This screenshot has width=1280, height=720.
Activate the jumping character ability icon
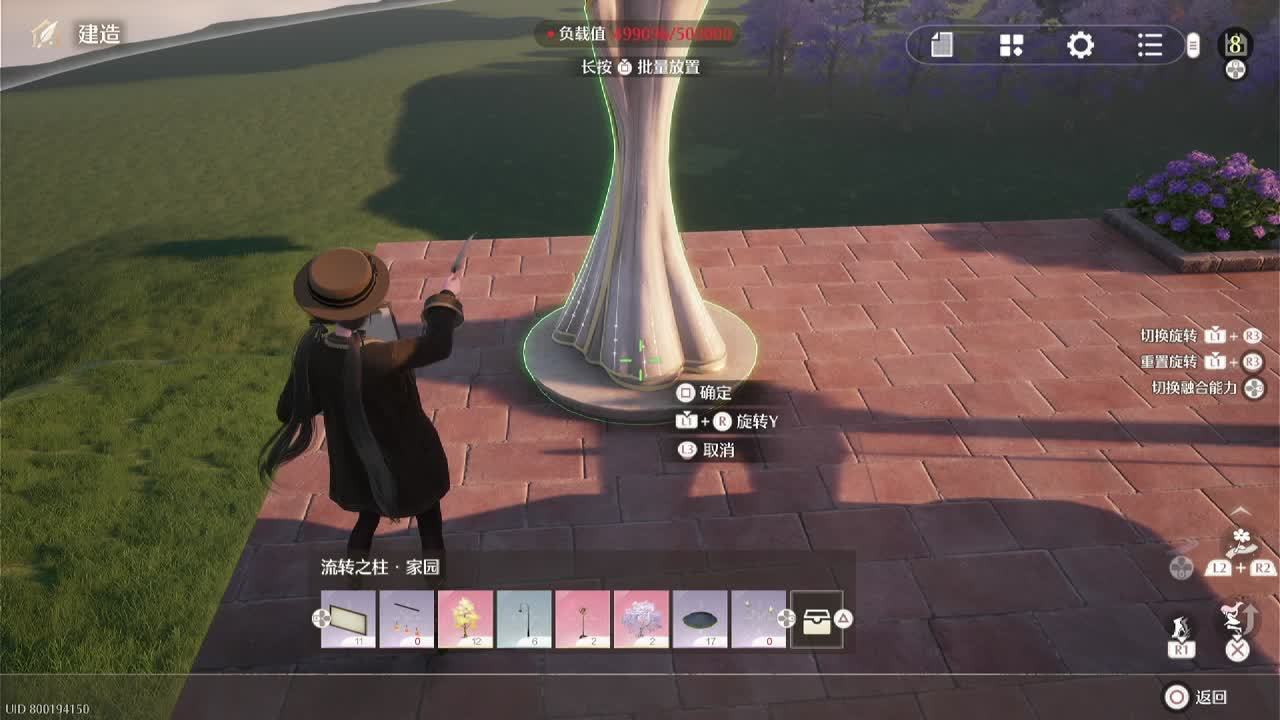click(1238, 616)
